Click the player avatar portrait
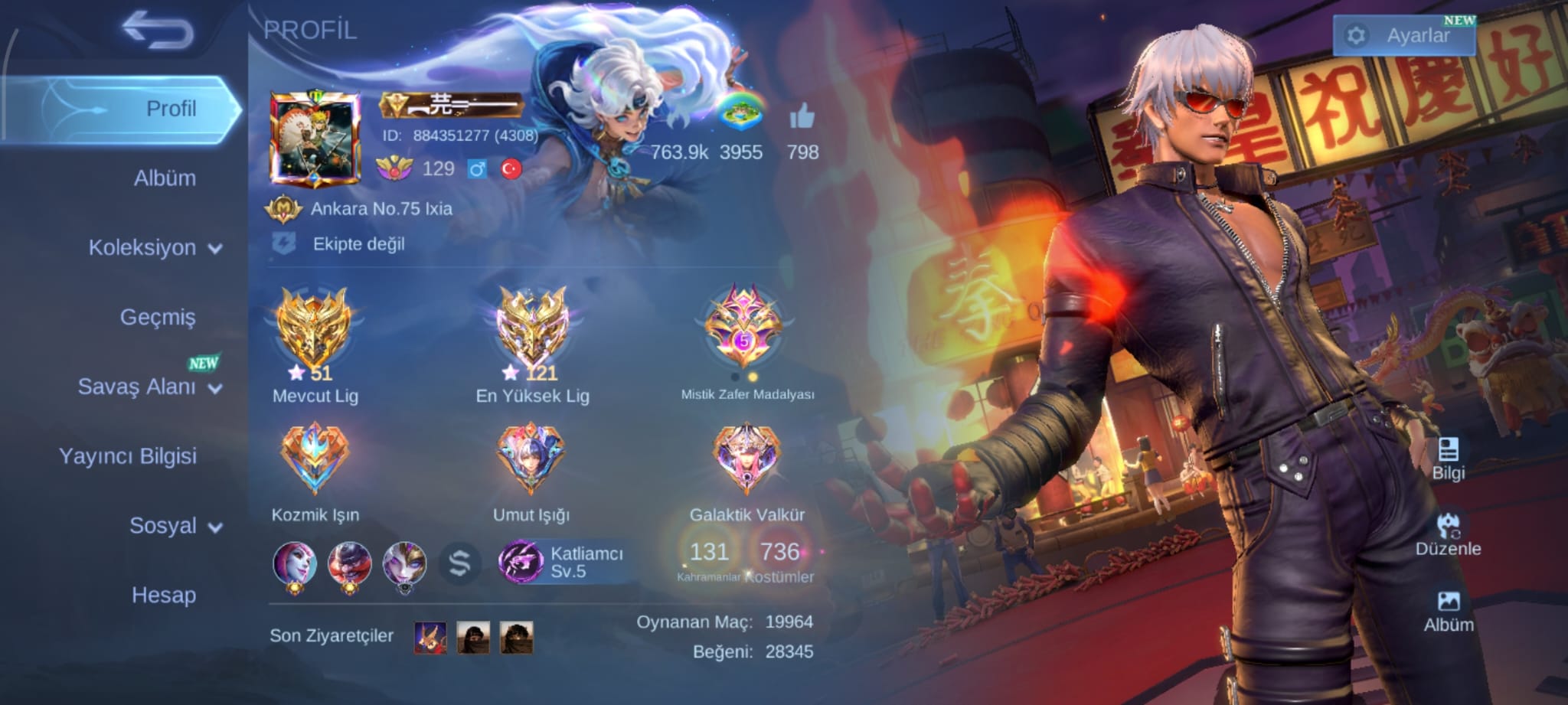Screen dimensions: 1568x705 point(315,140)
